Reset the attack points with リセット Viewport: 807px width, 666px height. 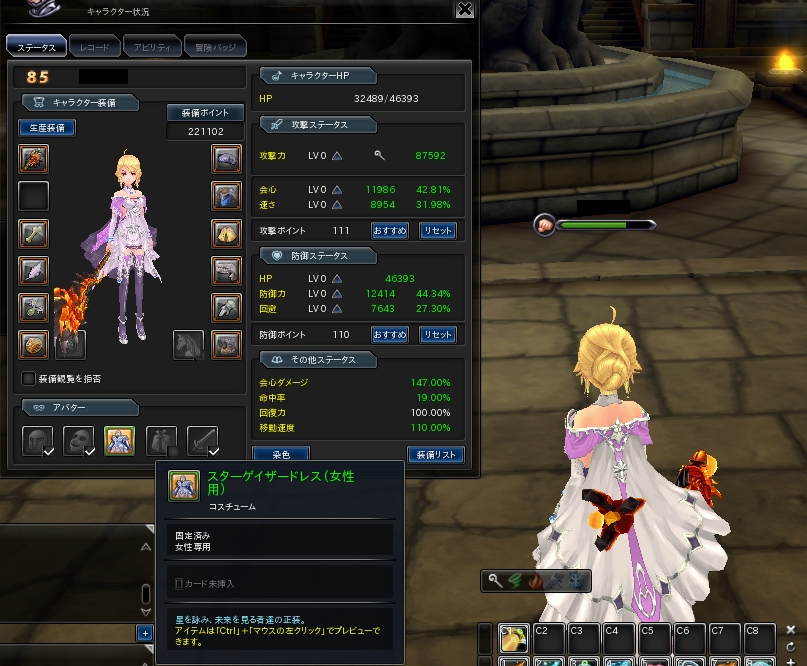pyautogui.click(x=437, y=230)
